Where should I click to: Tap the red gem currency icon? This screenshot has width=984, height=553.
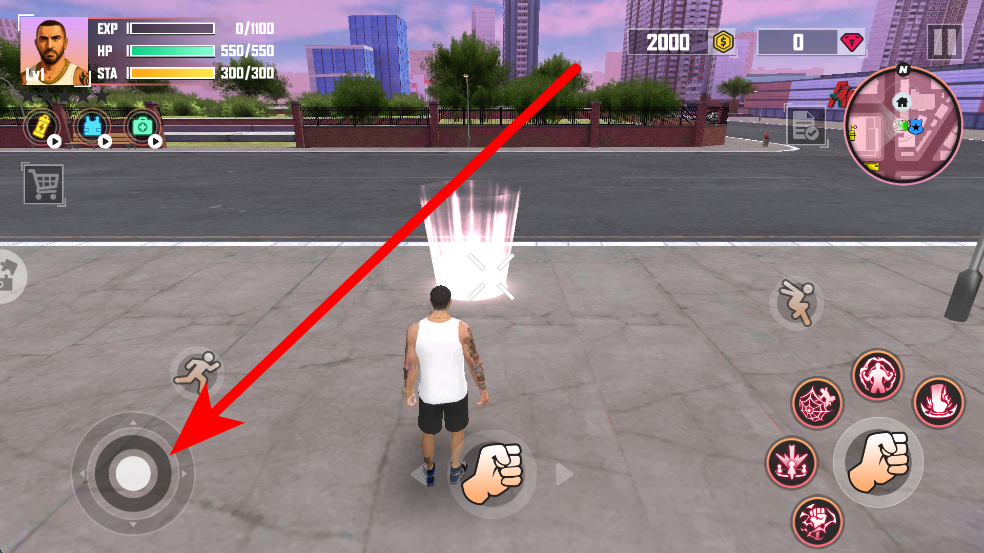(x=851, y=42)
